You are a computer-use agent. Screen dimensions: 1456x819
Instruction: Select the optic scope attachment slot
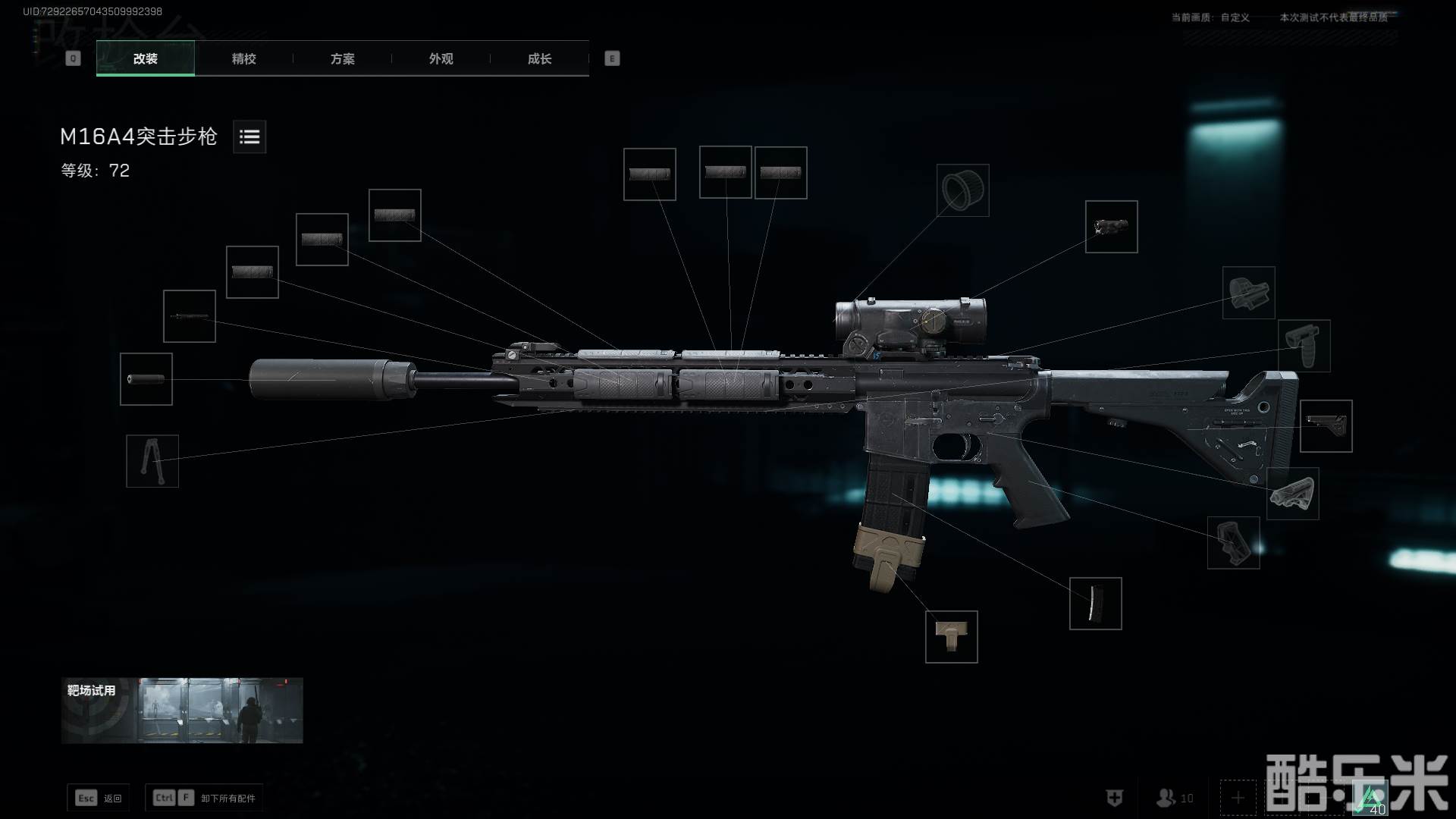coord(1112,227)
